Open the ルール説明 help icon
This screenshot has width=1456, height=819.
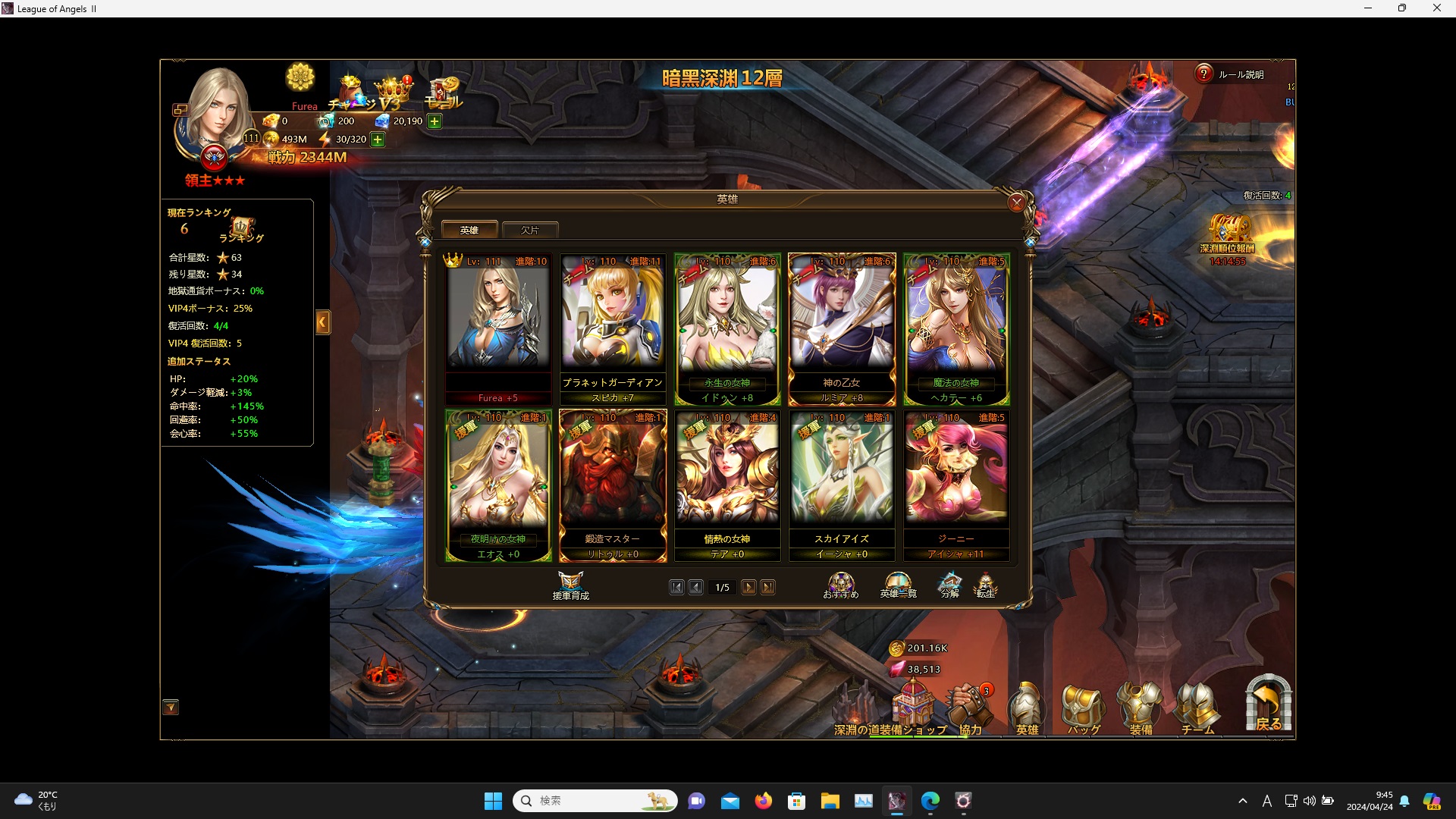click(1204, 74)
